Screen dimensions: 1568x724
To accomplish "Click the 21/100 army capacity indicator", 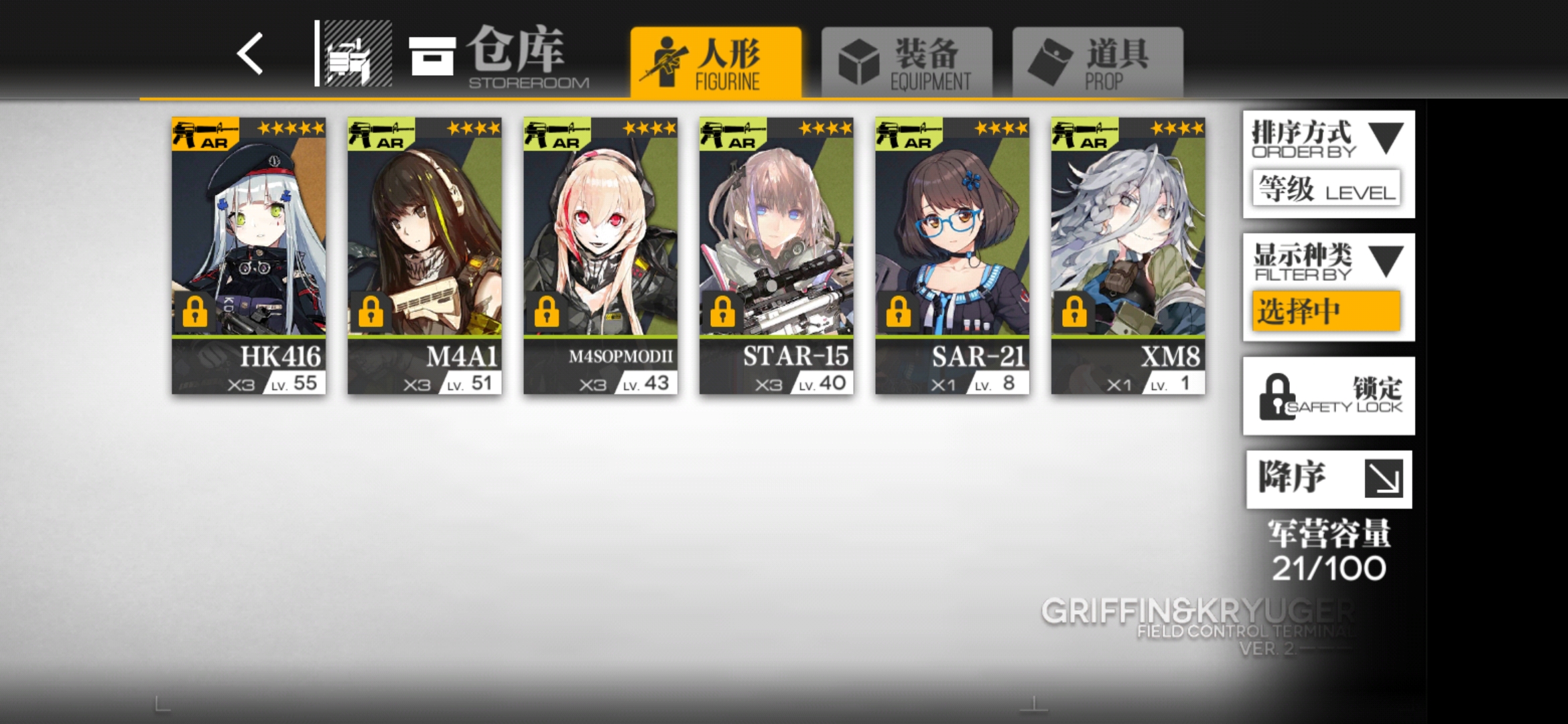I will 1329,565.
